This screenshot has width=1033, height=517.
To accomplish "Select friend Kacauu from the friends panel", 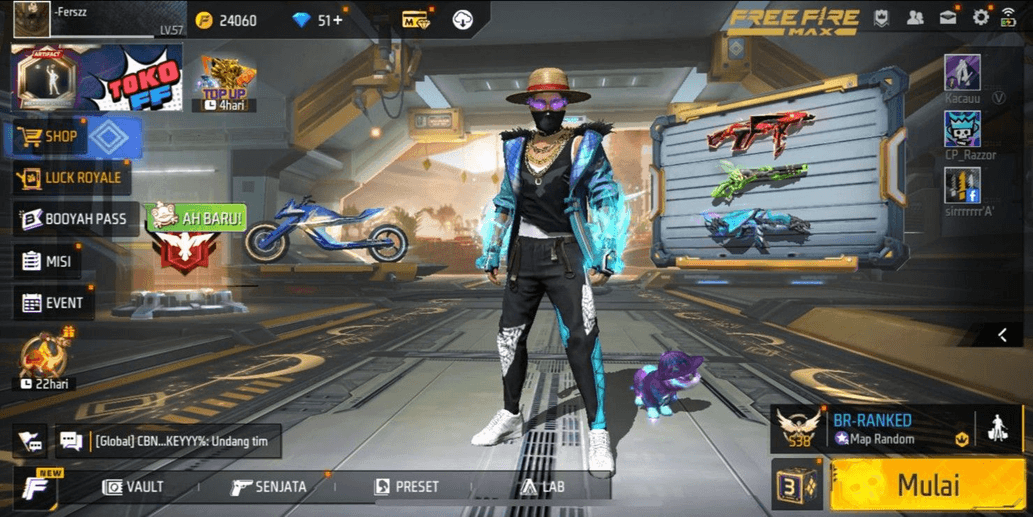I will [962, 74].
